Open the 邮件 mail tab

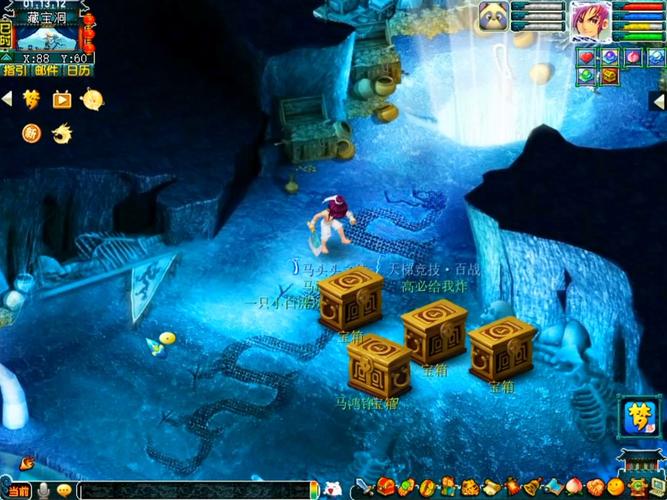tap(46, 70)
